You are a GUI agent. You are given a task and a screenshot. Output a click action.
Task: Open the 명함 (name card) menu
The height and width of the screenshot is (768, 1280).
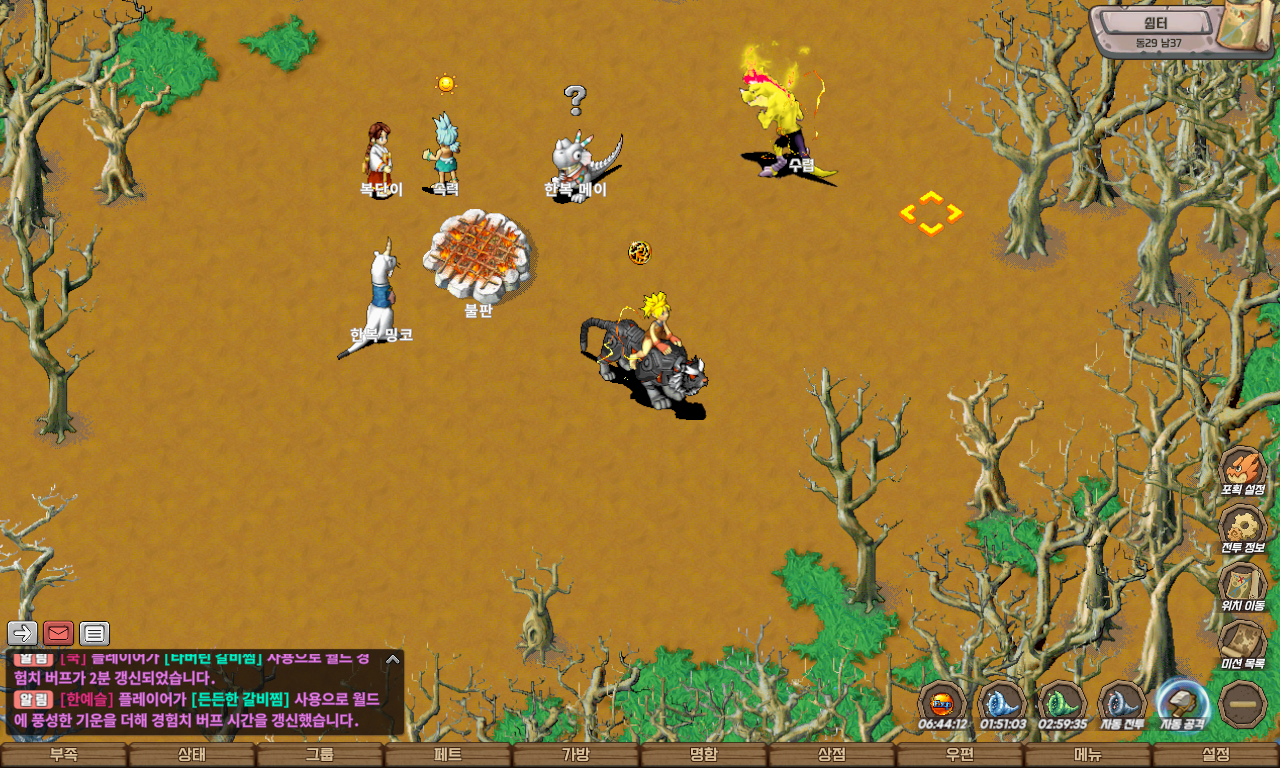click(704, 755)
